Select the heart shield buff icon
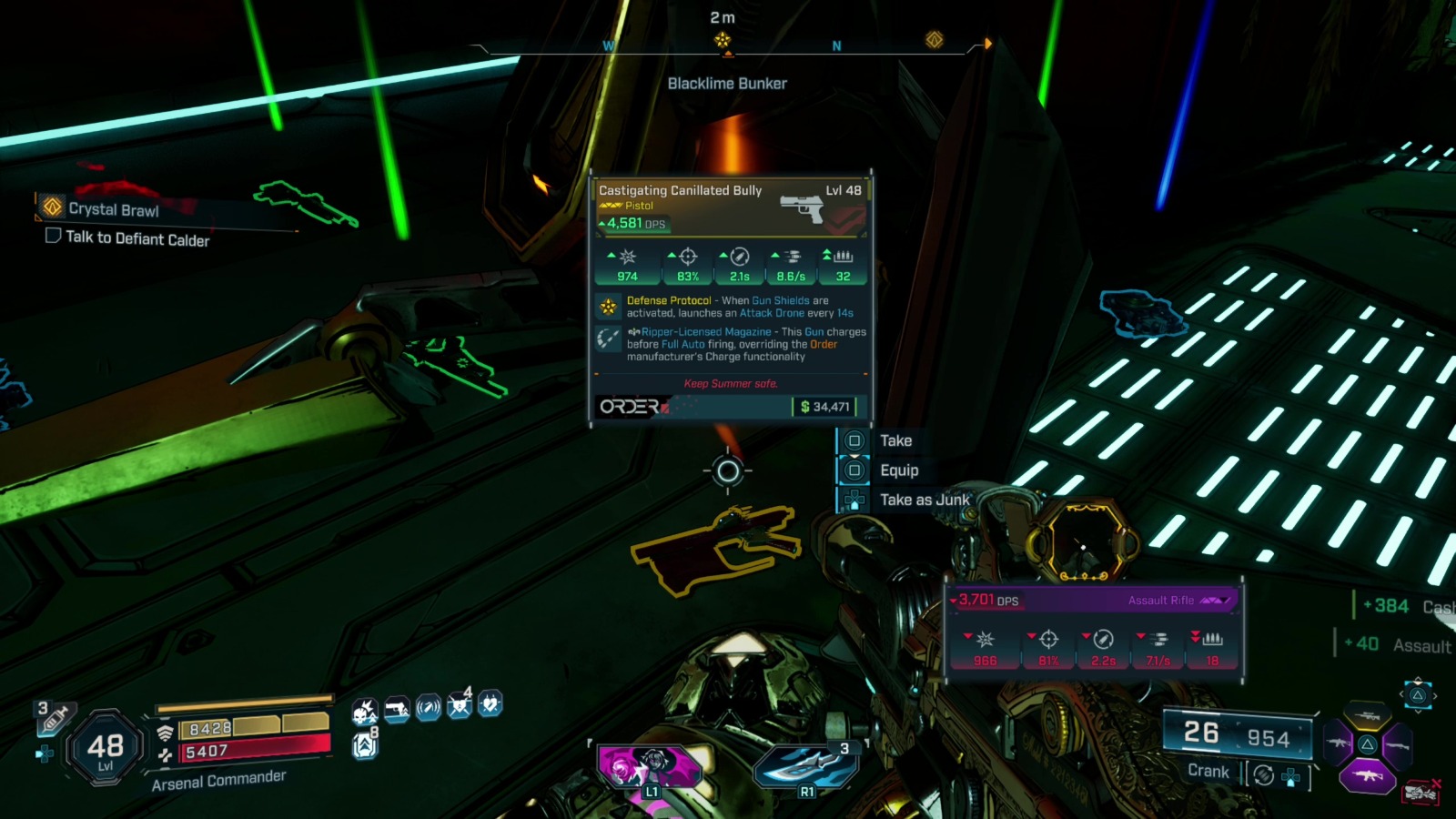 (x=490, y=704)
